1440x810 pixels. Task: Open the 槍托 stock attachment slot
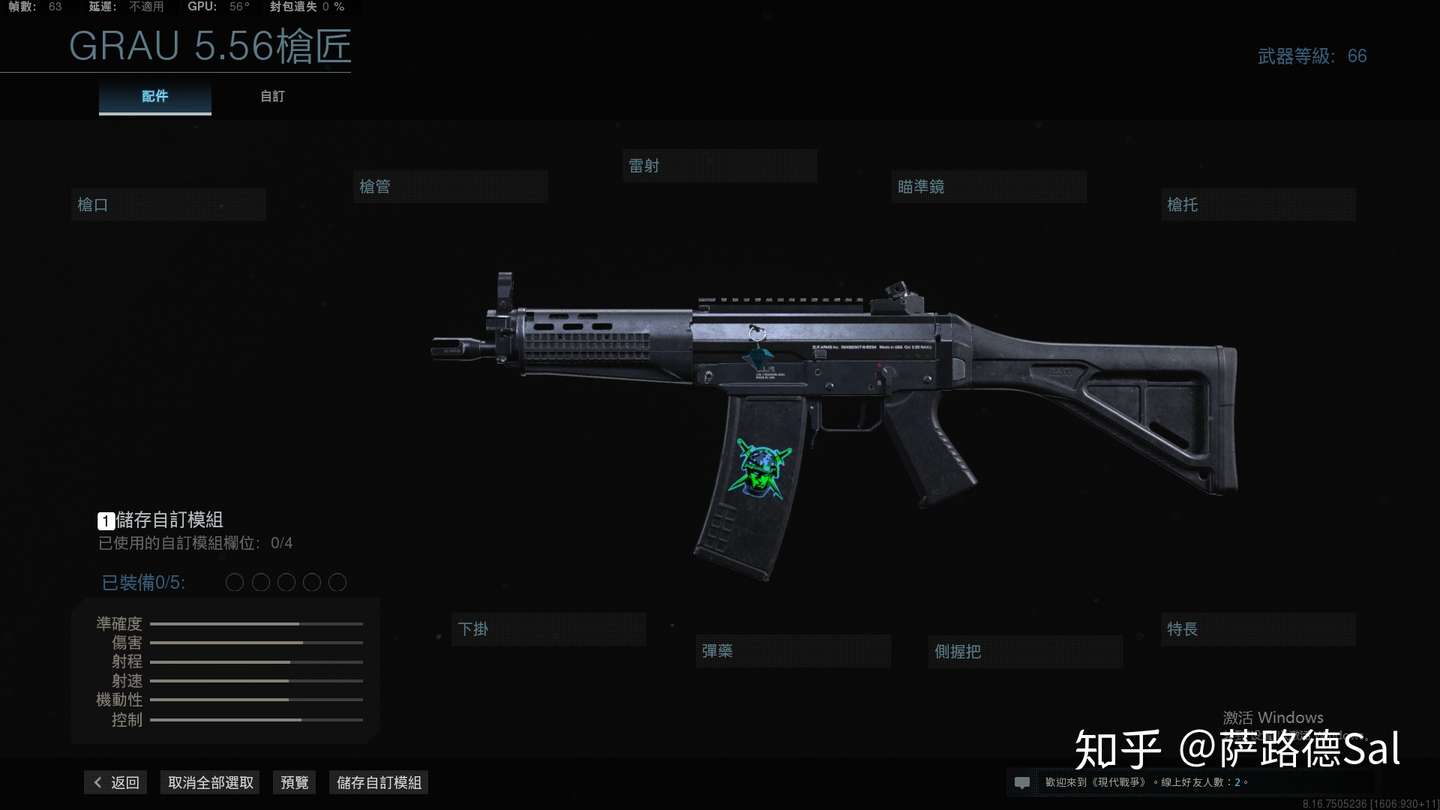click(1258, 204)
